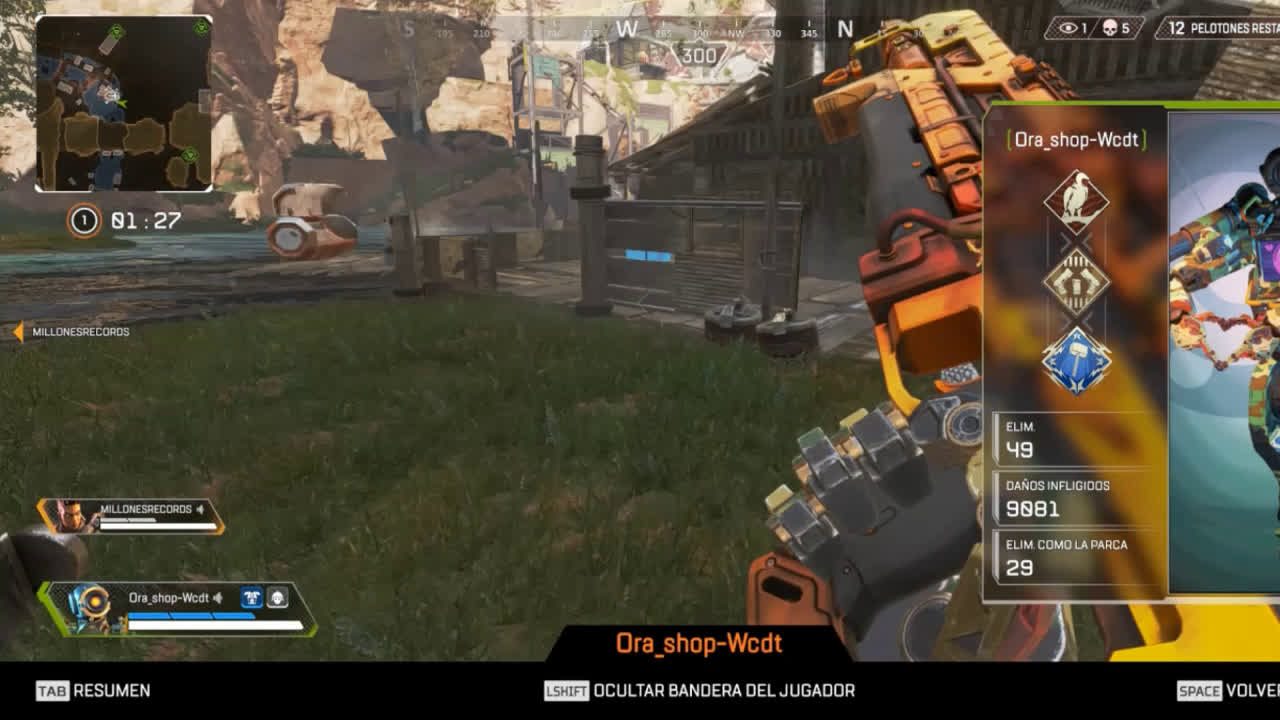
Task: Click the spectator eye icon
Action: tap(1067, 28)
